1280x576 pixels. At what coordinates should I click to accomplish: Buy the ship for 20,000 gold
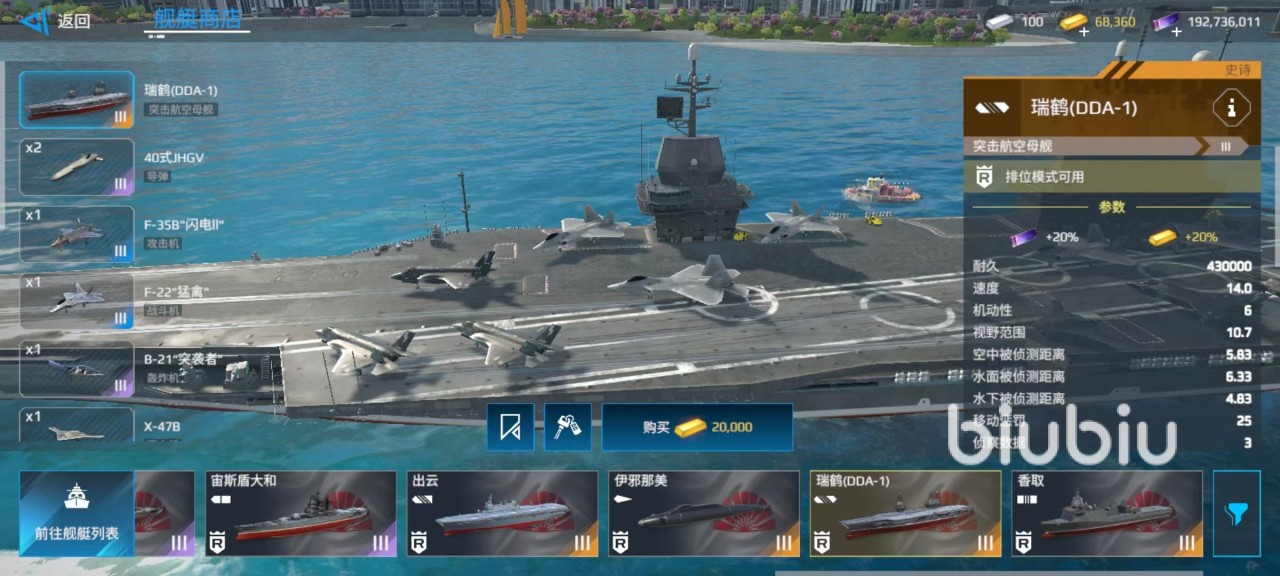697,427
